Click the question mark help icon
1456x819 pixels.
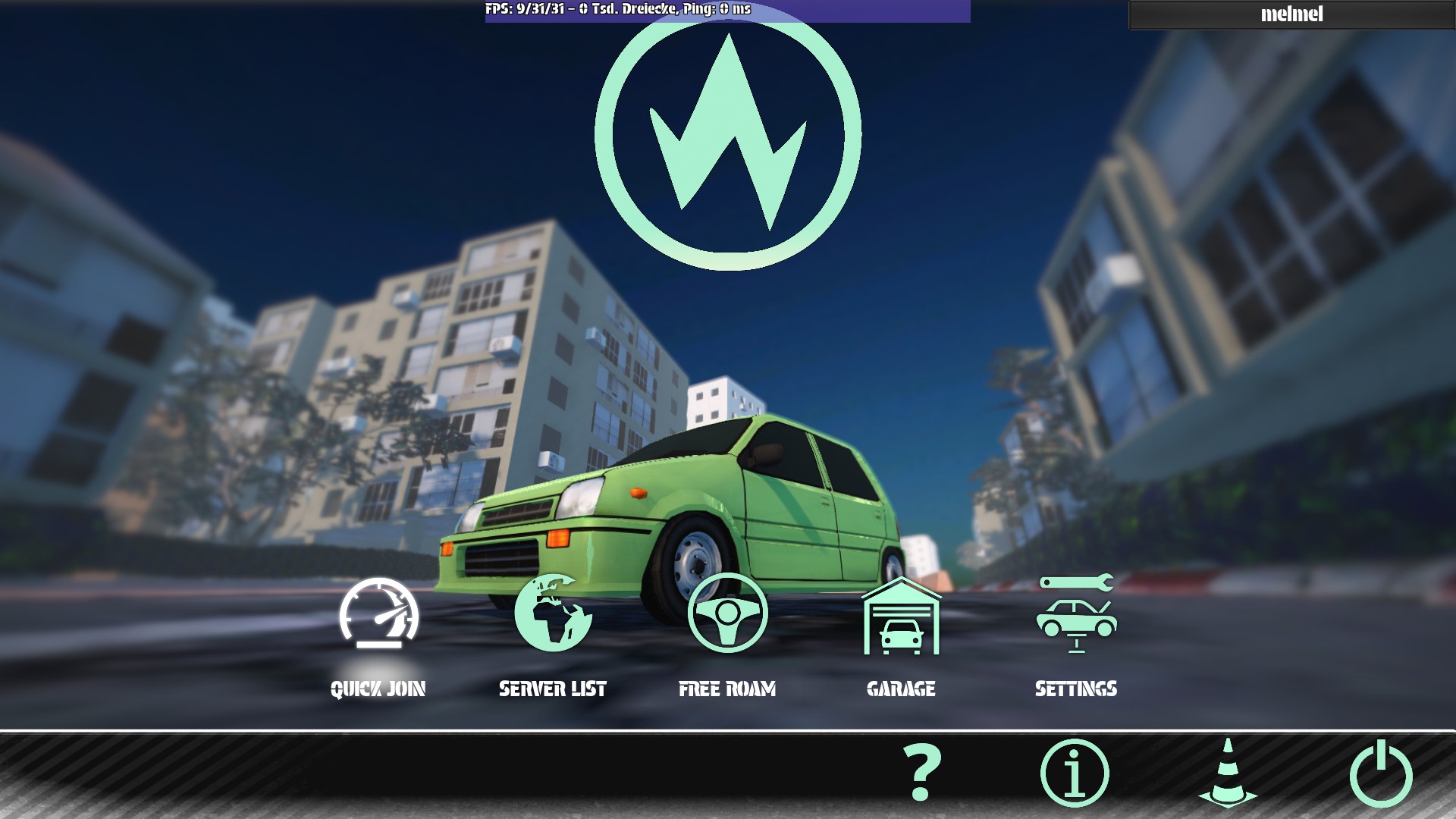point(921,773)
